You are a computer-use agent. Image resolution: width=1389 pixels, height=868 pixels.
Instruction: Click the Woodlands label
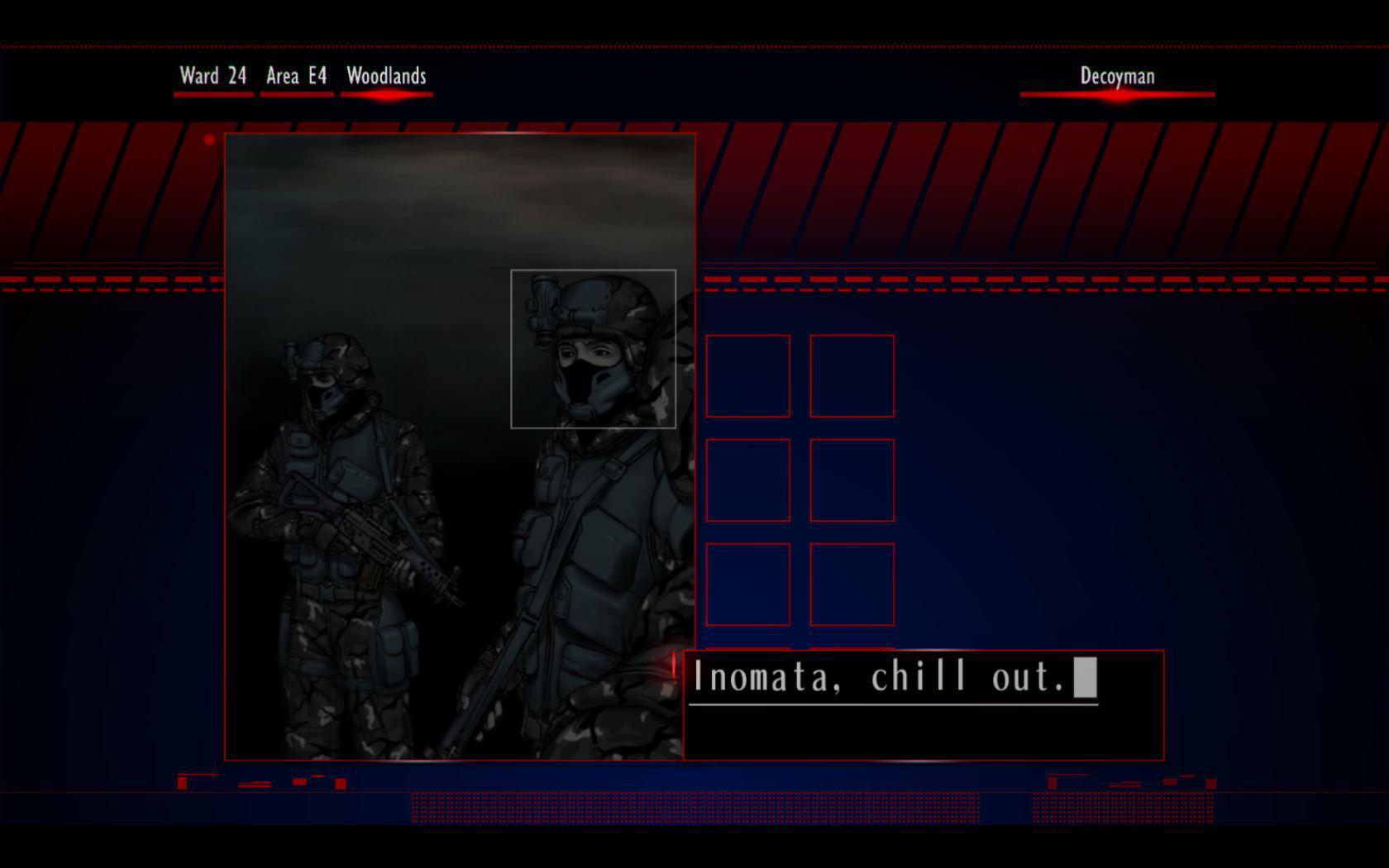click(385, 76)
